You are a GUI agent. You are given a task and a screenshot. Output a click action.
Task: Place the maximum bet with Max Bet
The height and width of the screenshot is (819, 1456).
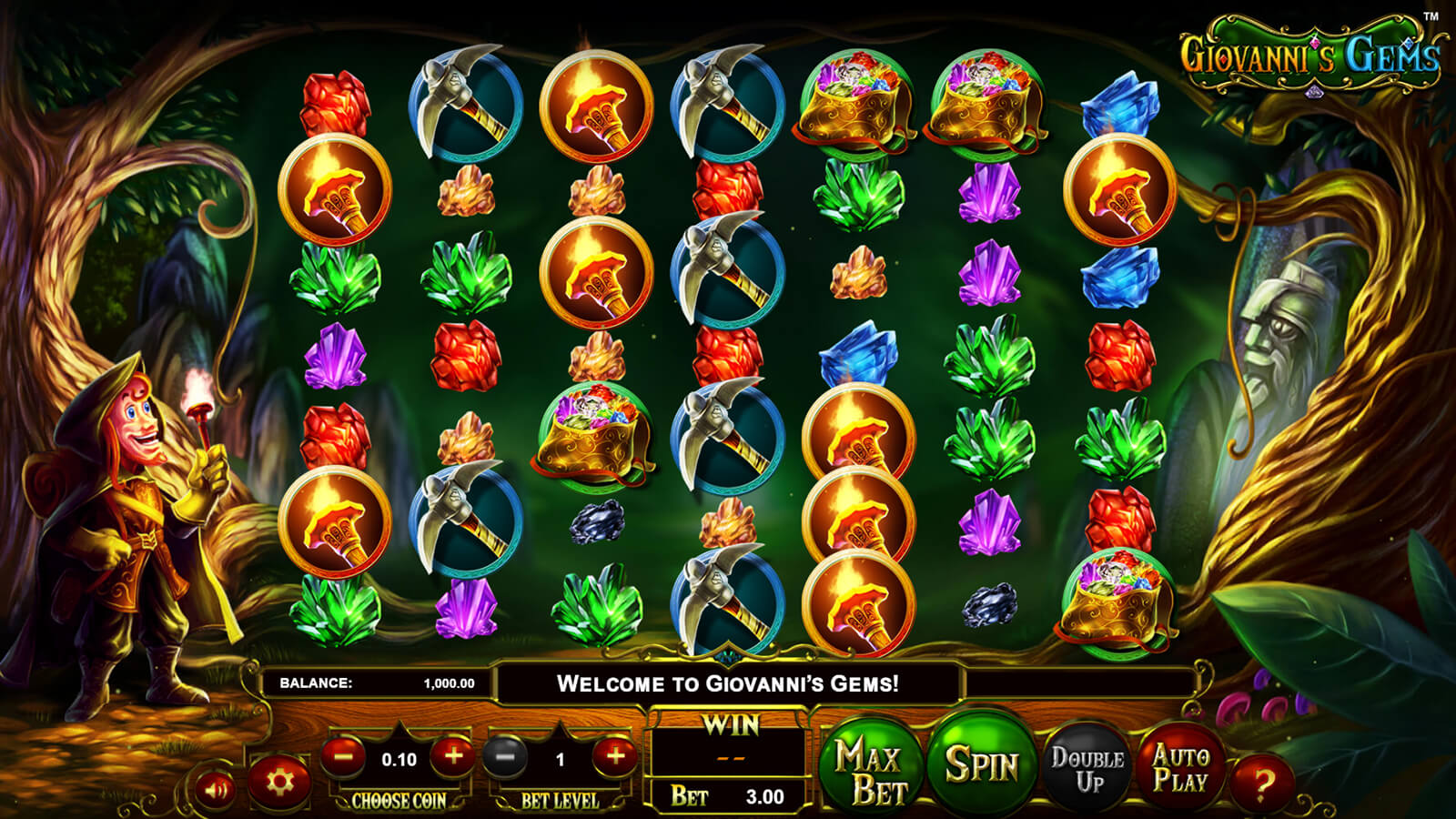pyautogui.click(x=869, y=769)
